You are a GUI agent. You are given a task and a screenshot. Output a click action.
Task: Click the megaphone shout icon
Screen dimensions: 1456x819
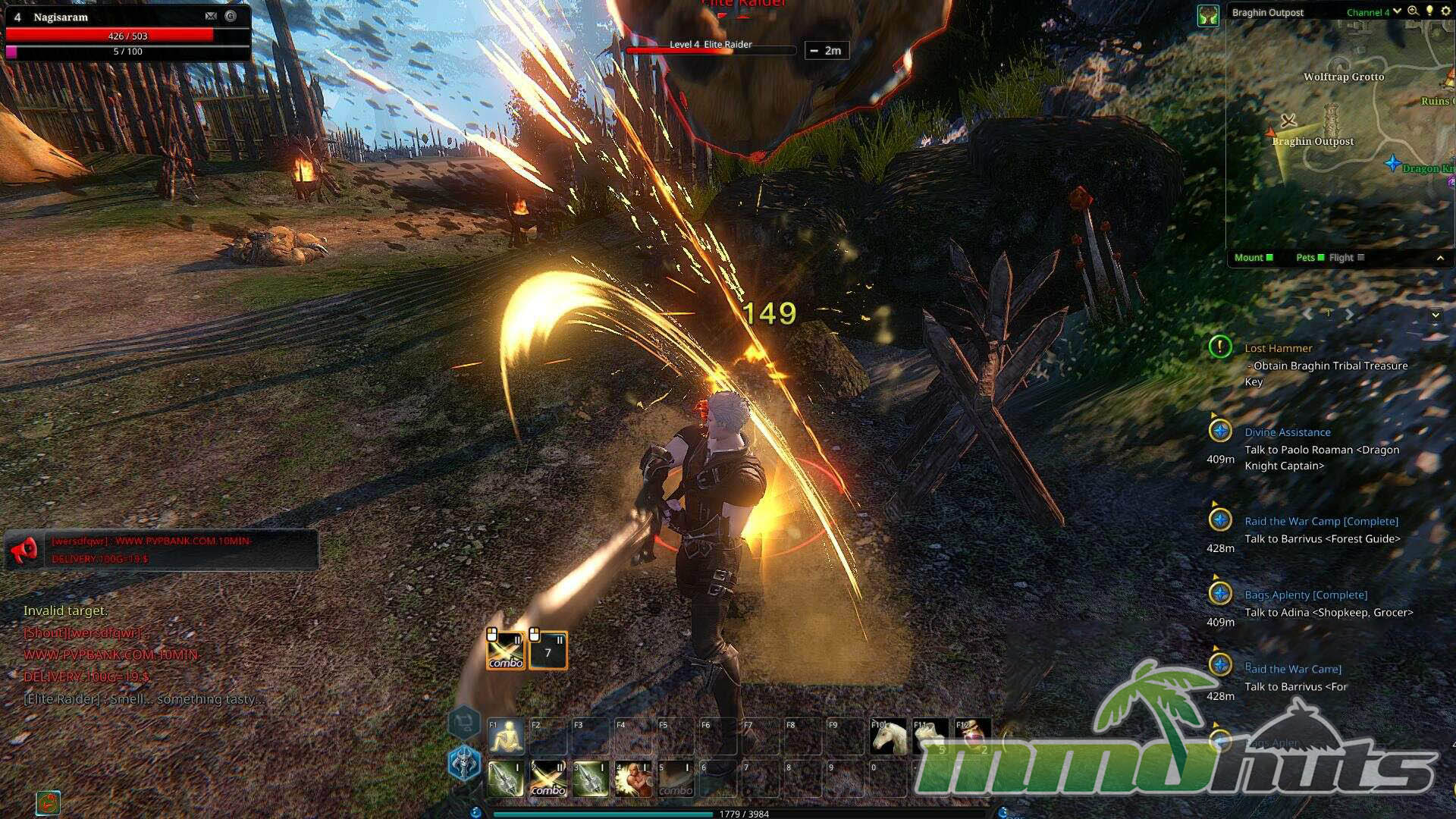point(25,548)
